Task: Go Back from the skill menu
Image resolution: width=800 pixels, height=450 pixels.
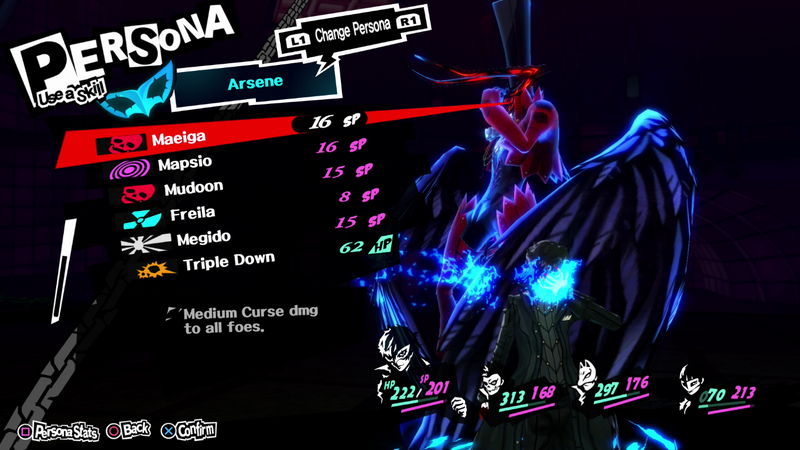Action: [x=129, y=431]
